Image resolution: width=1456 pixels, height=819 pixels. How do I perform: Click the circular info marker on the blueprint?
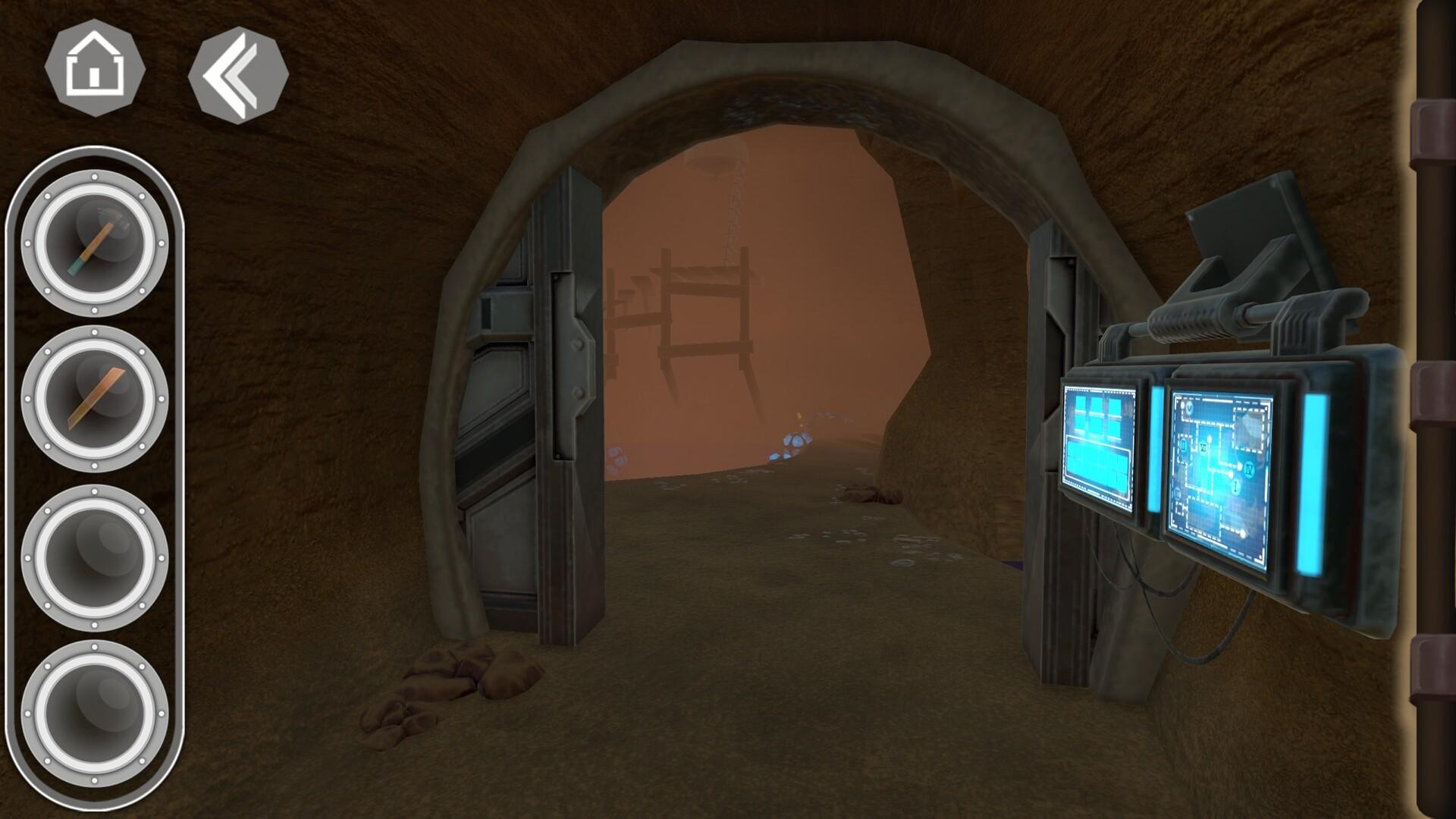(1235, 485)
